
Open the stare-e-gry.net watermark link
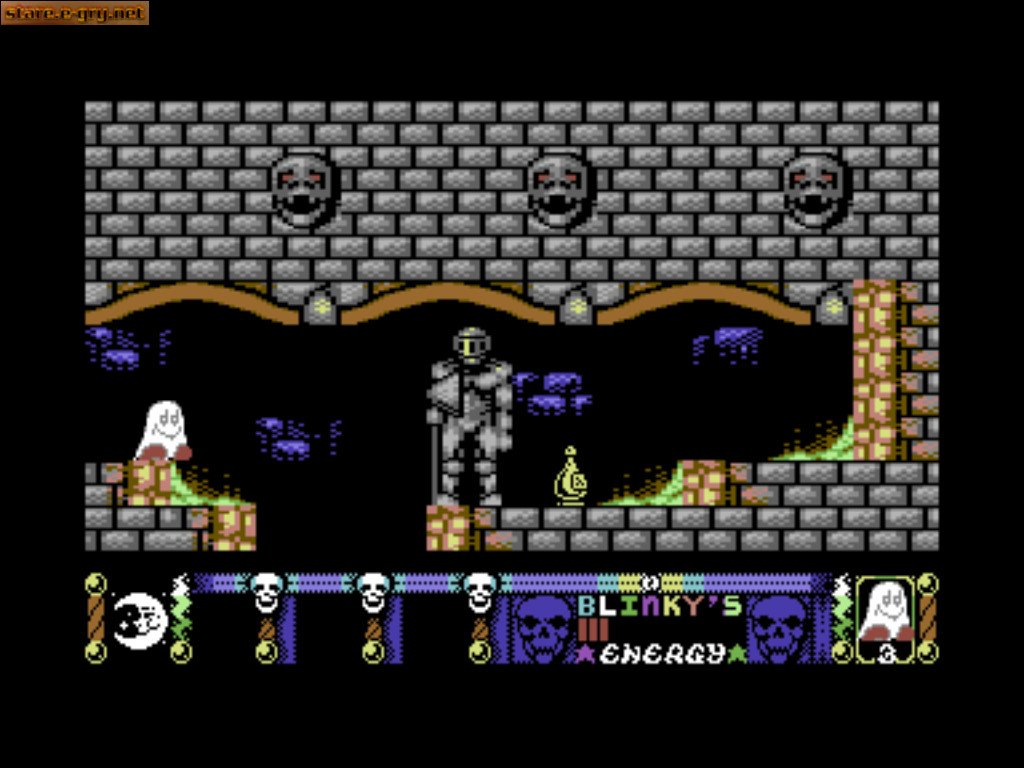(x=75, y=13)
